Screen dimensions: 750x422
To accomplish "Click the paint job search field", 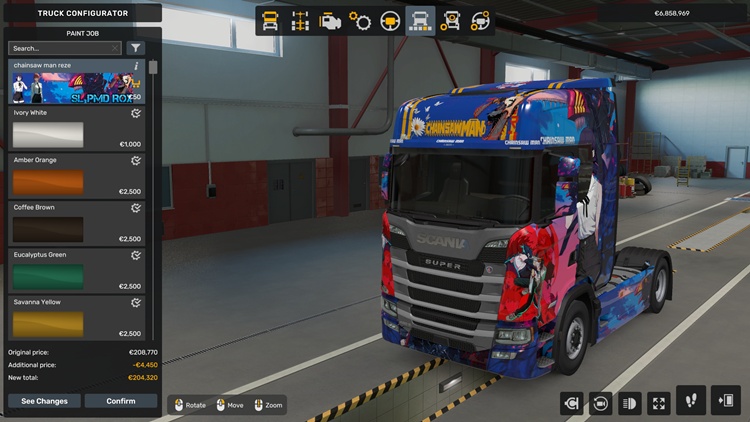I will (x=62, y=48).
